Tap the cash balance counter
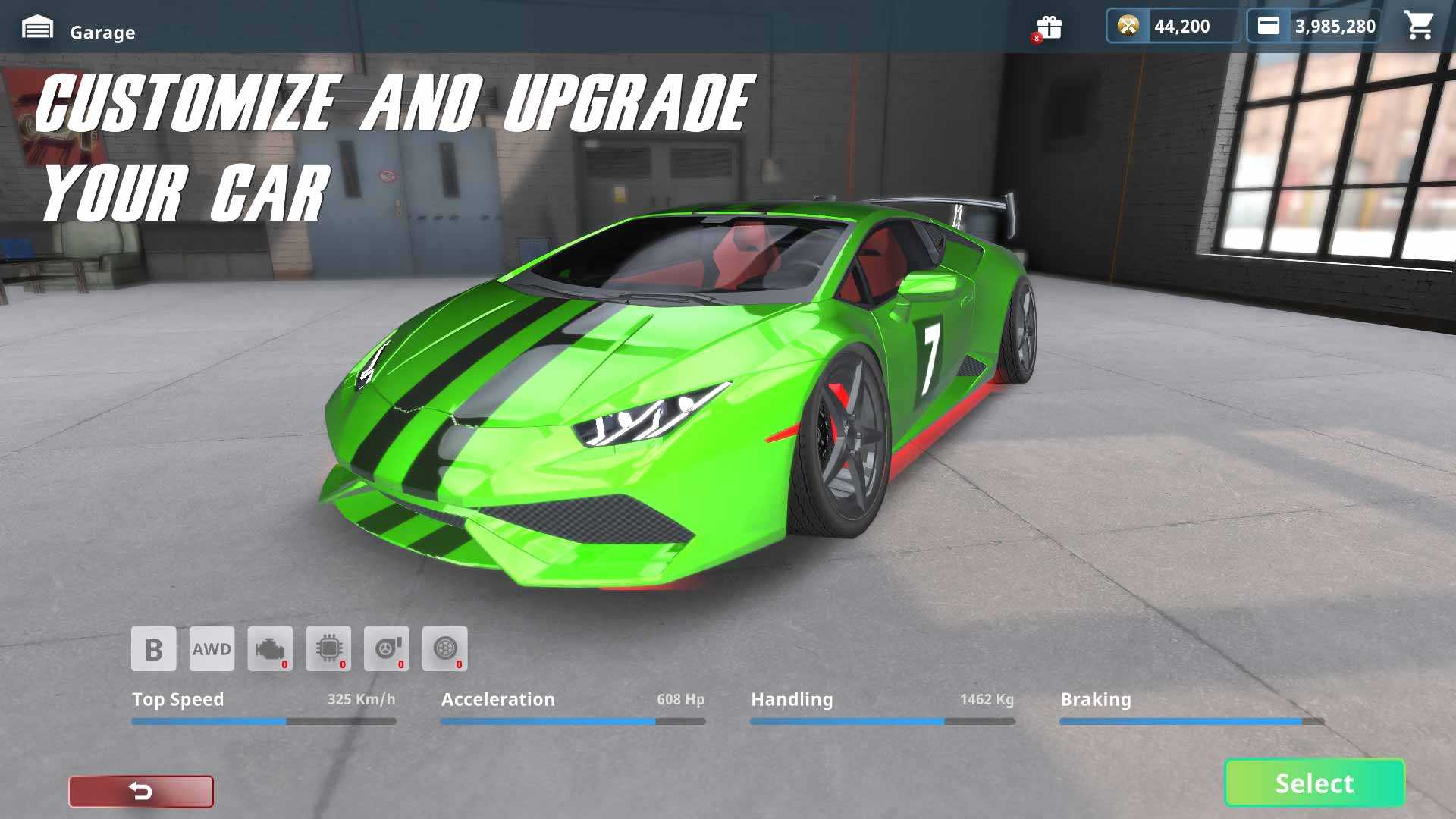The image size is (1456, 819). coord(1315,27)
